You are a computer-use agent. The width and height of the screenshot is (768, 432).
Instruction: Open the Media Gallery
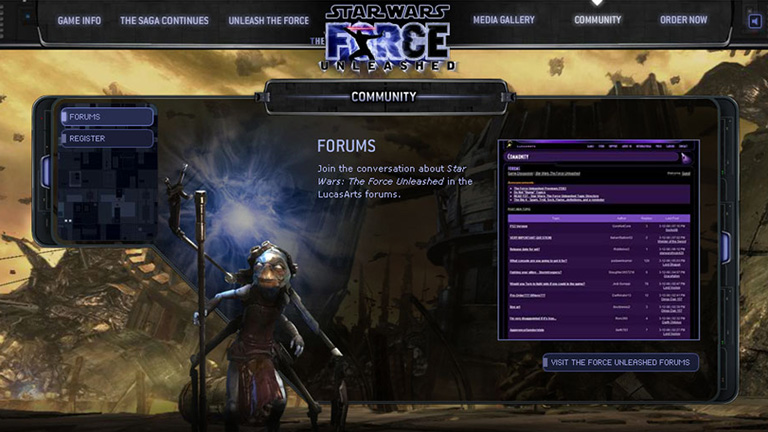503,20
